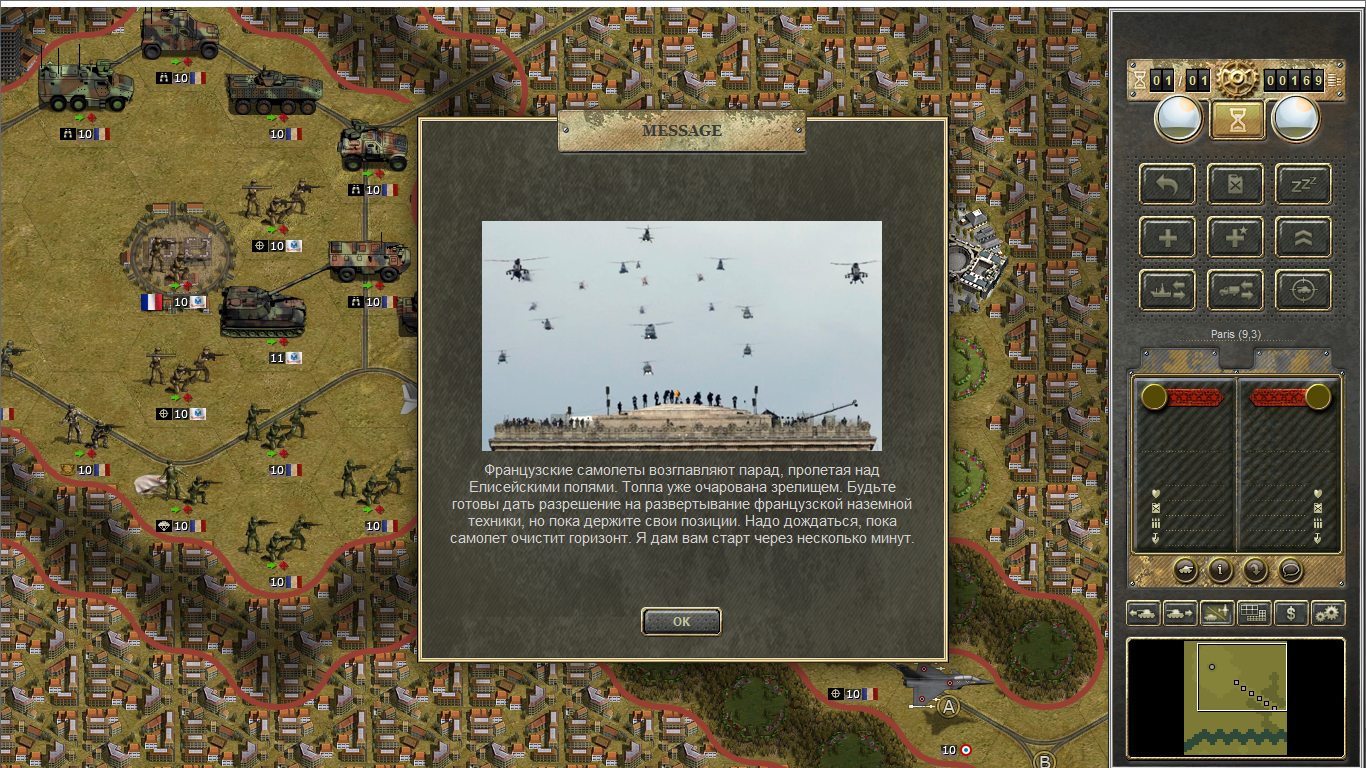Click the ship embark swap button
Viewport: 1366px width, 768px height.
click(x=1167, y=290)
